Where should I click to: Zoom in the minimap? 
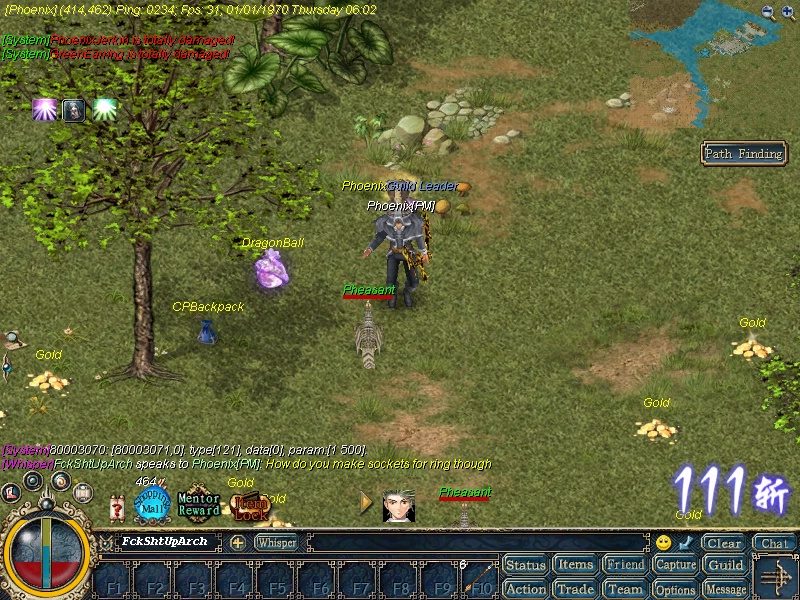tap(787, 13)
